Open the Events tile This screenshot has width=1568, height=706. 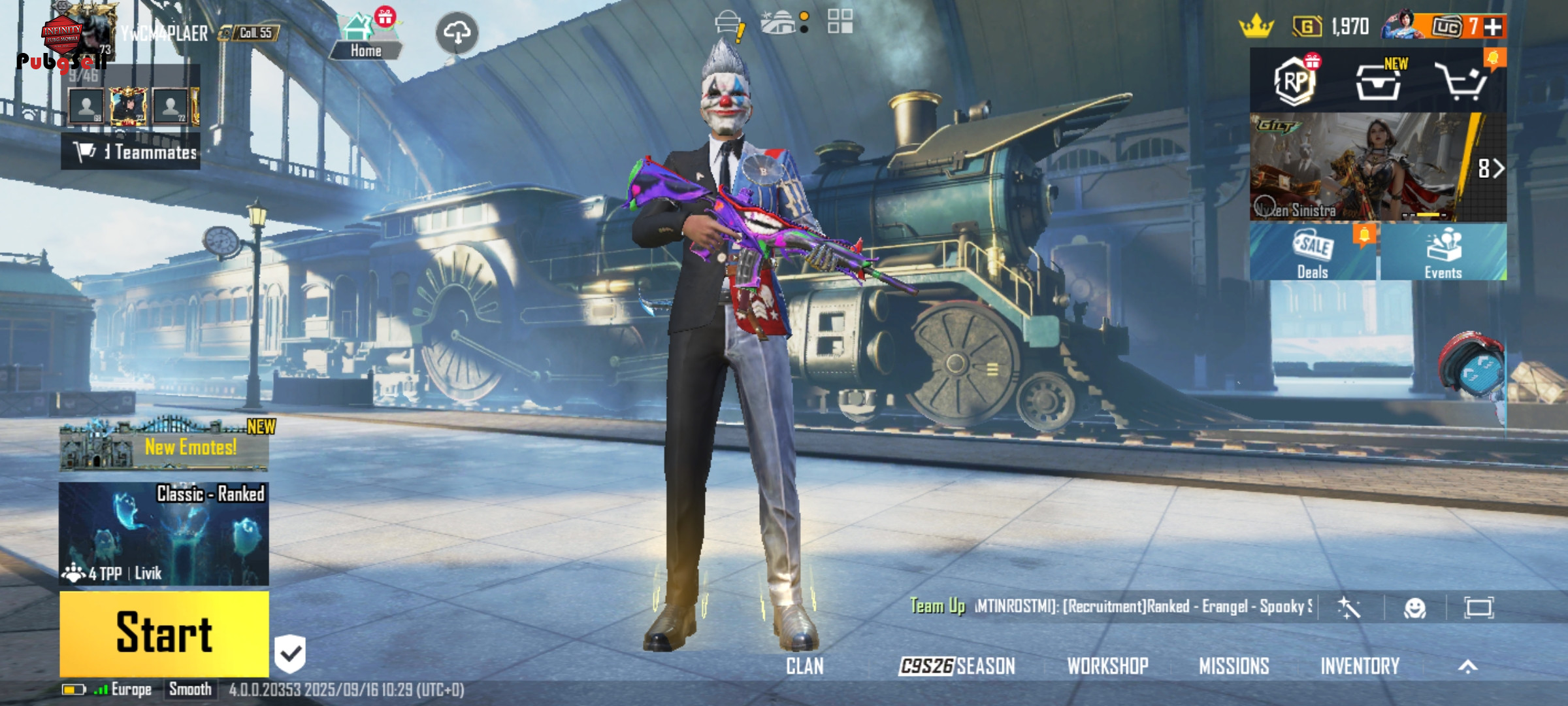tap(1443, 253)
